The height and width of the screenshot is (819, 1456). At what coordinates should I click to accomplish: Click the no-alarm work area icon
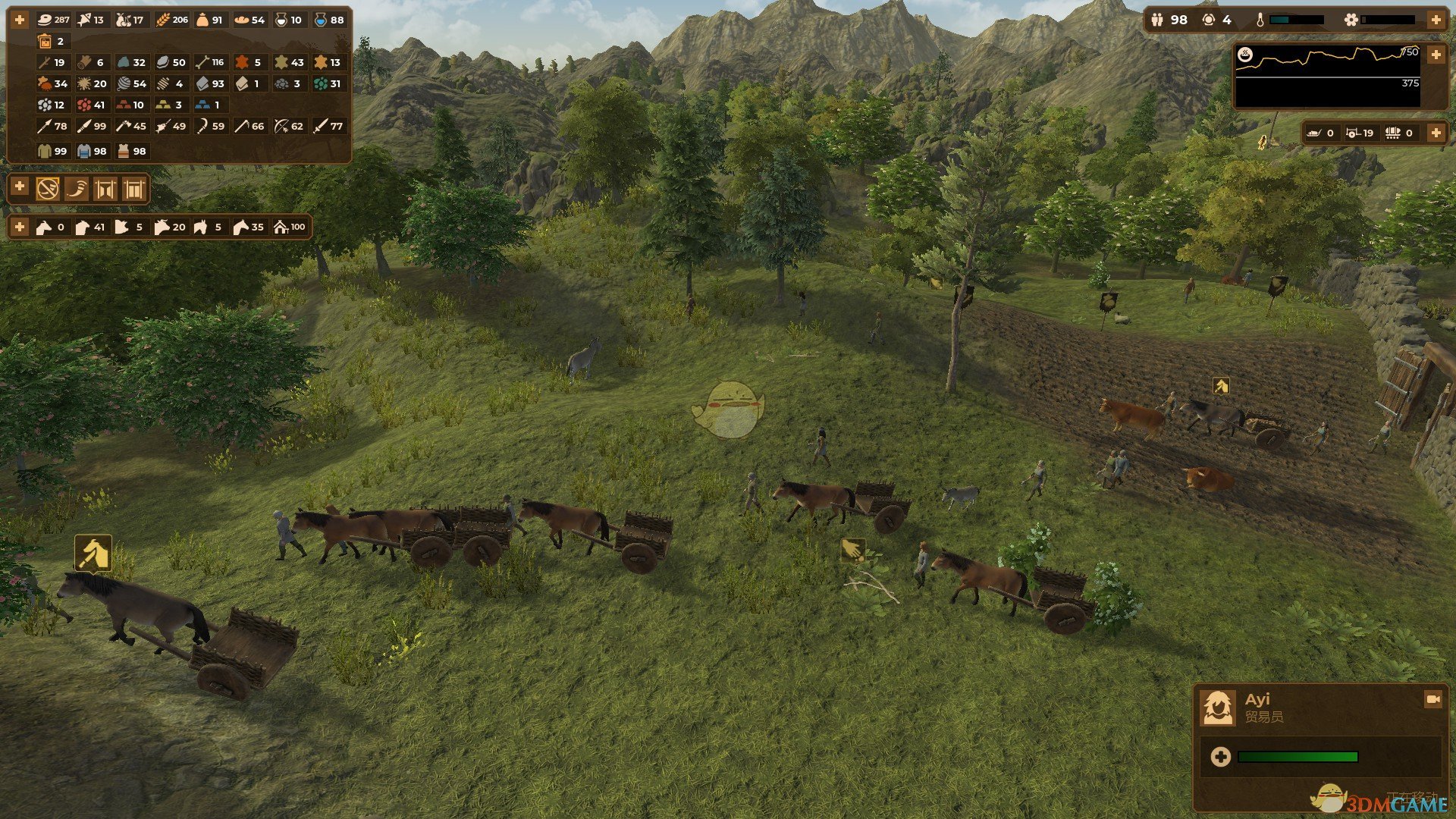click(x=48, y=189)
